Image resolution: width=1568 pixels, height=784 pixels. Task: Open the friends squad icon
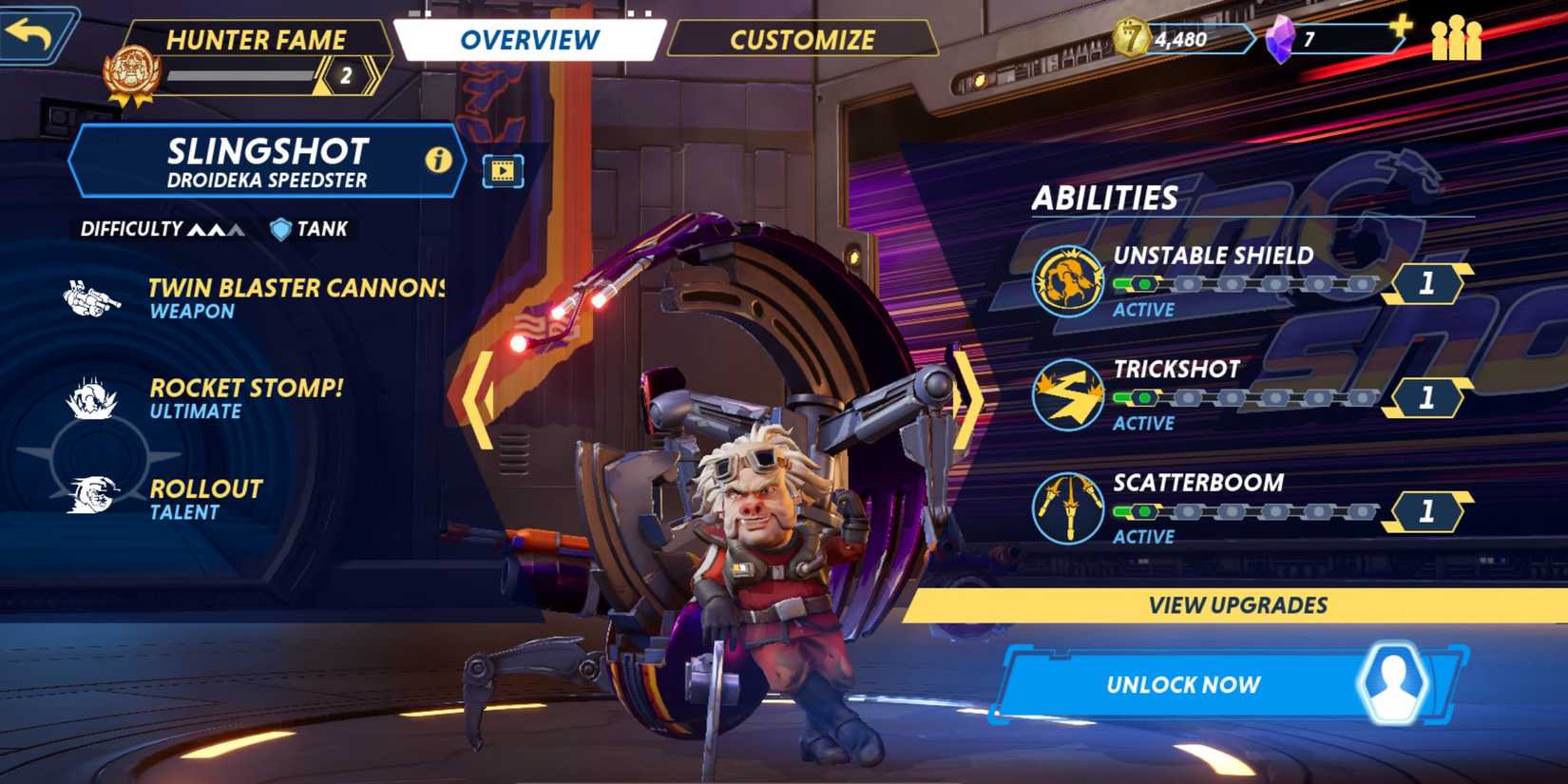1456,39
